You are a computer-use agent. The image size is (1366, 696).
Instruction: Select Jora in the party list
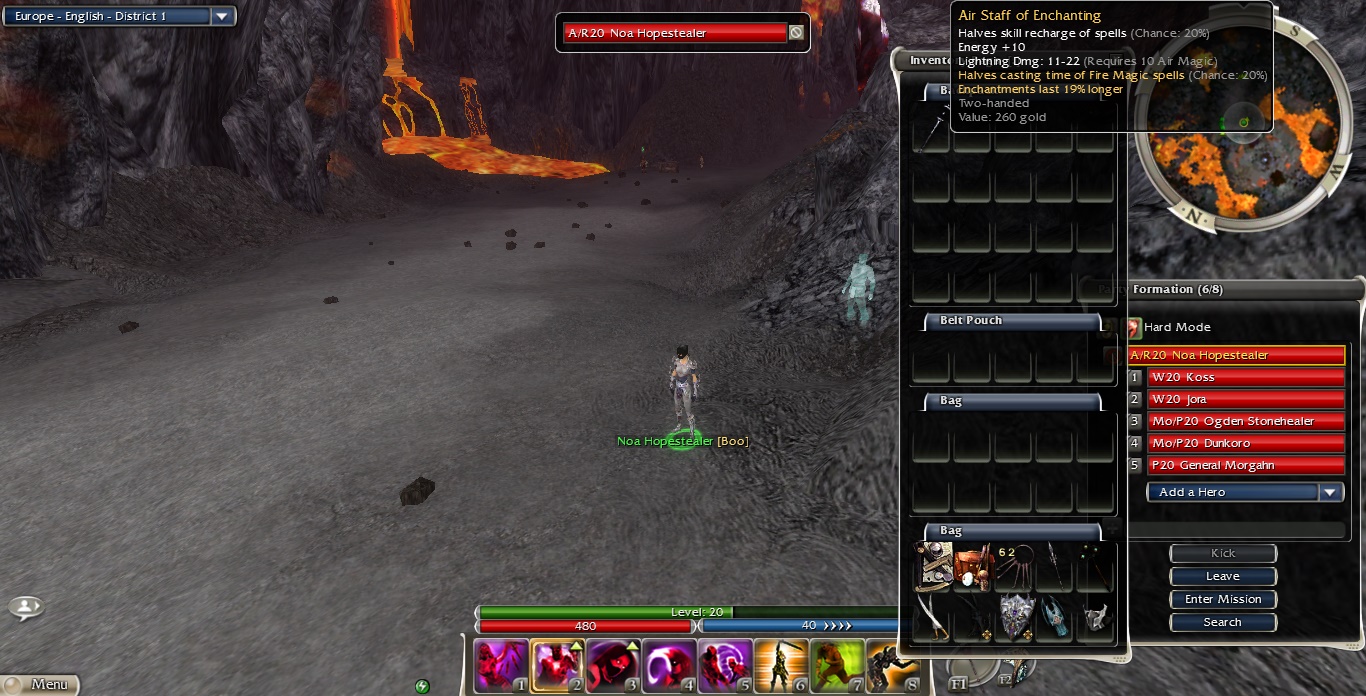tap(1245, 399)
